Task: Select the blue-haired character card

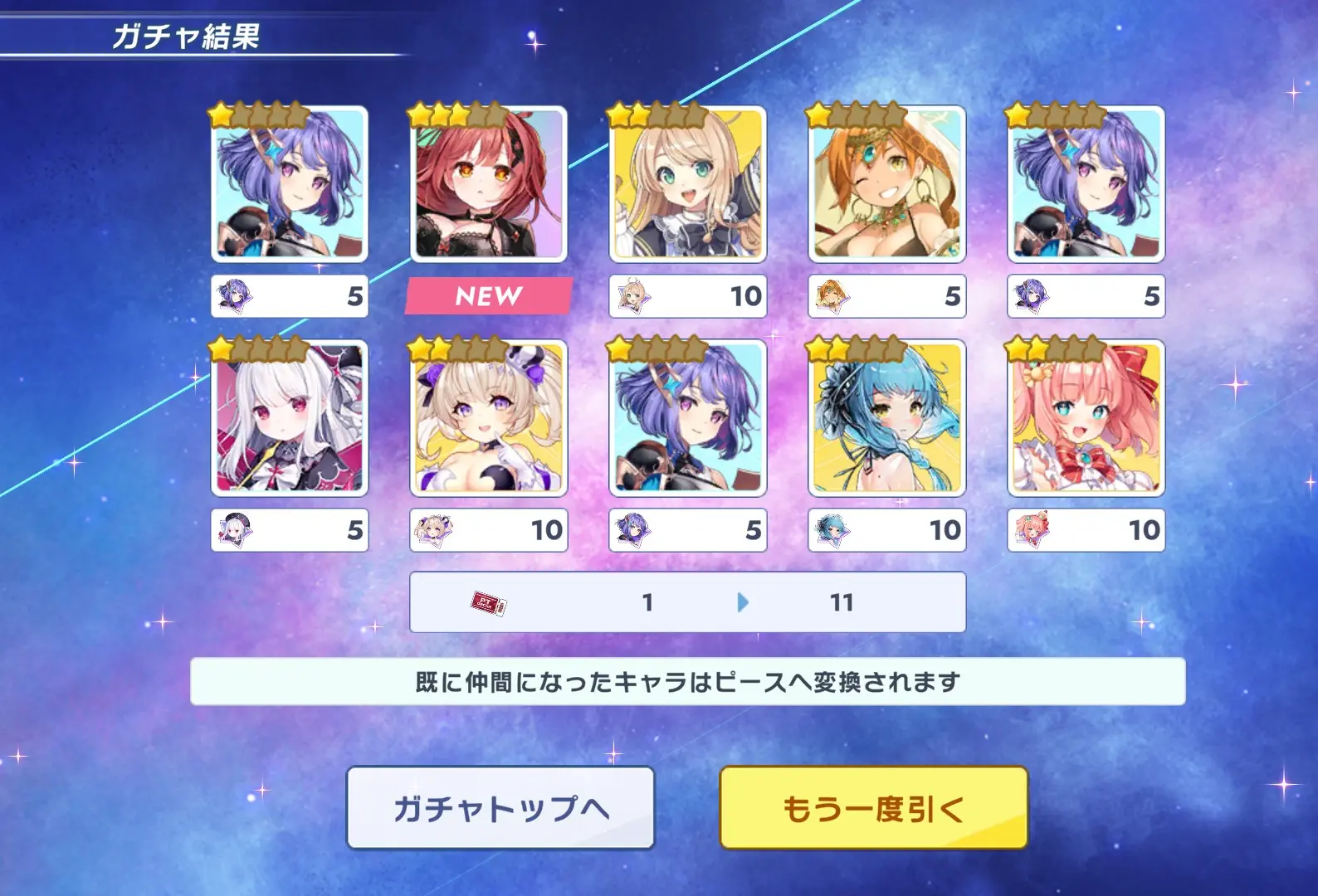Action: click(x=886, y=418)
